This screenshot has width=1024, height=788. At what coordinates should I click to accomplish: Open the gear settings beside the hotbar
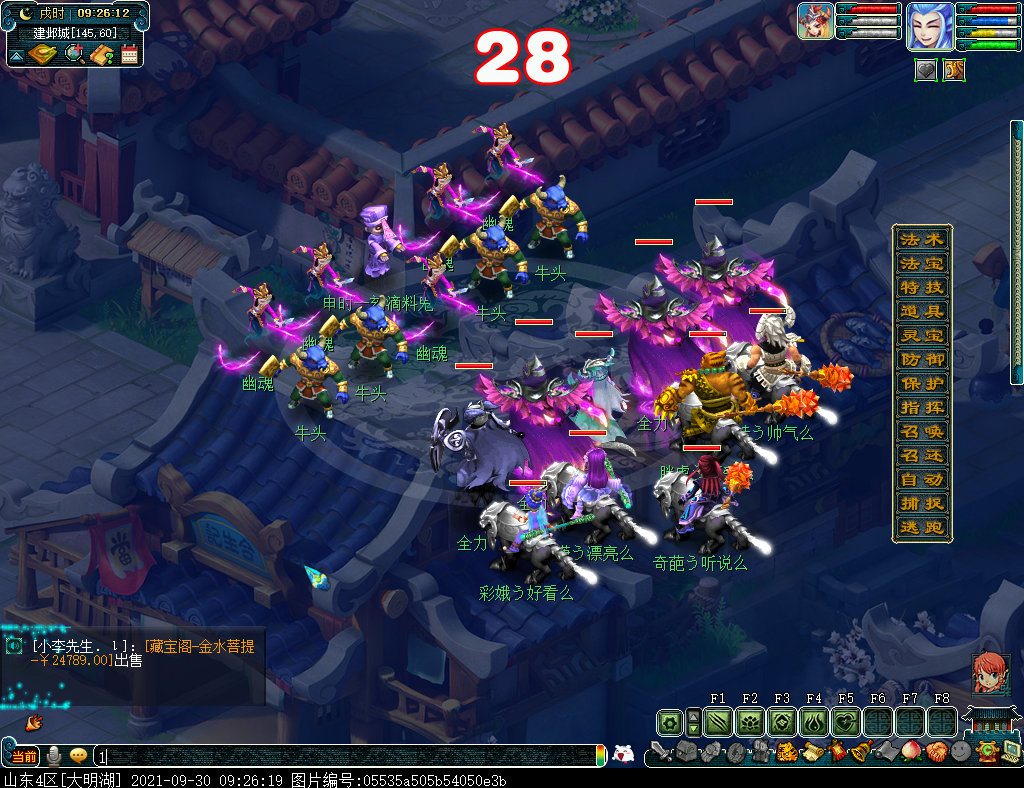coord(670,722)
